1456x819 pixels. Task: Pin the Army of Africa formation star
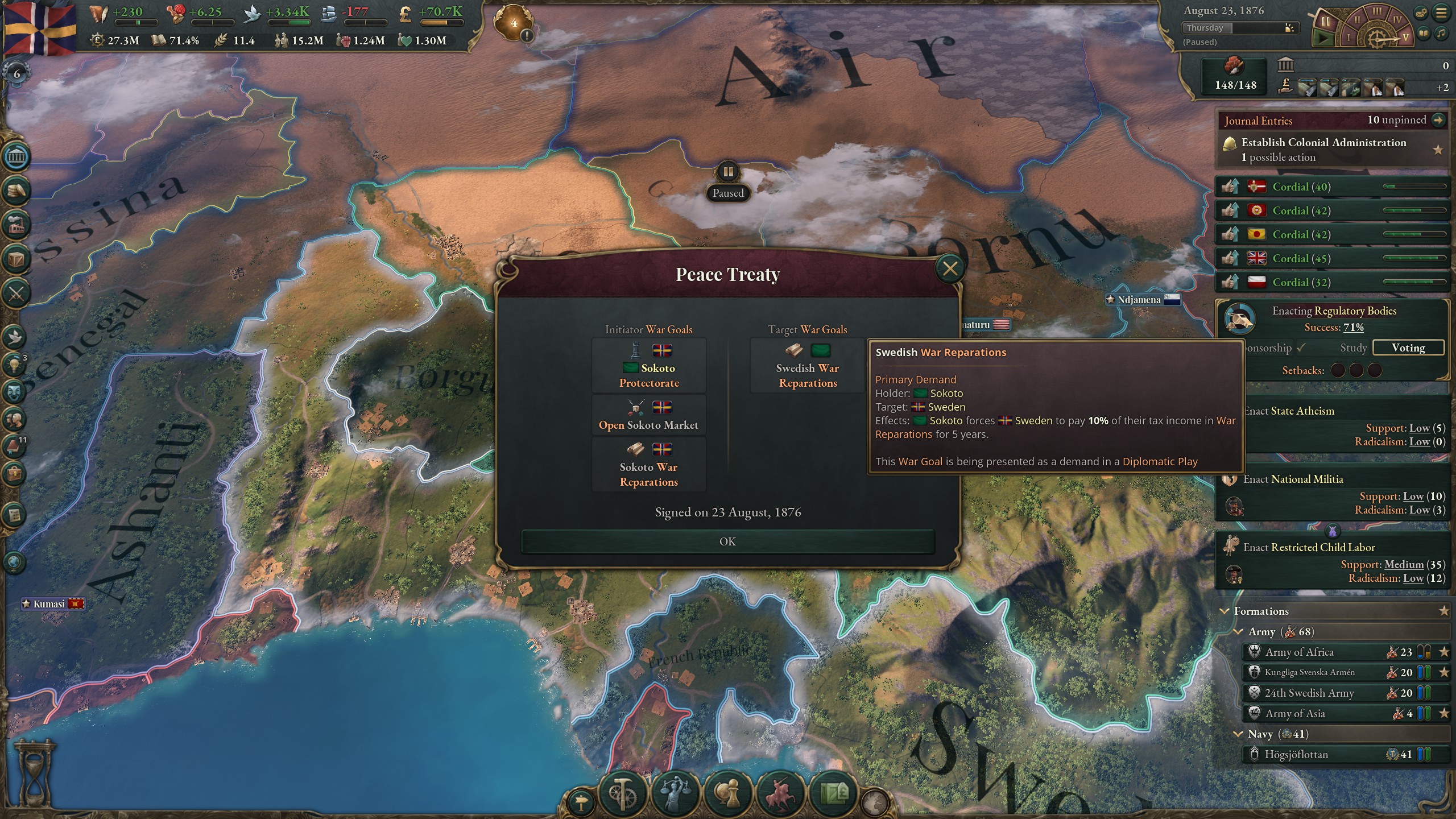coord(1443,652)
